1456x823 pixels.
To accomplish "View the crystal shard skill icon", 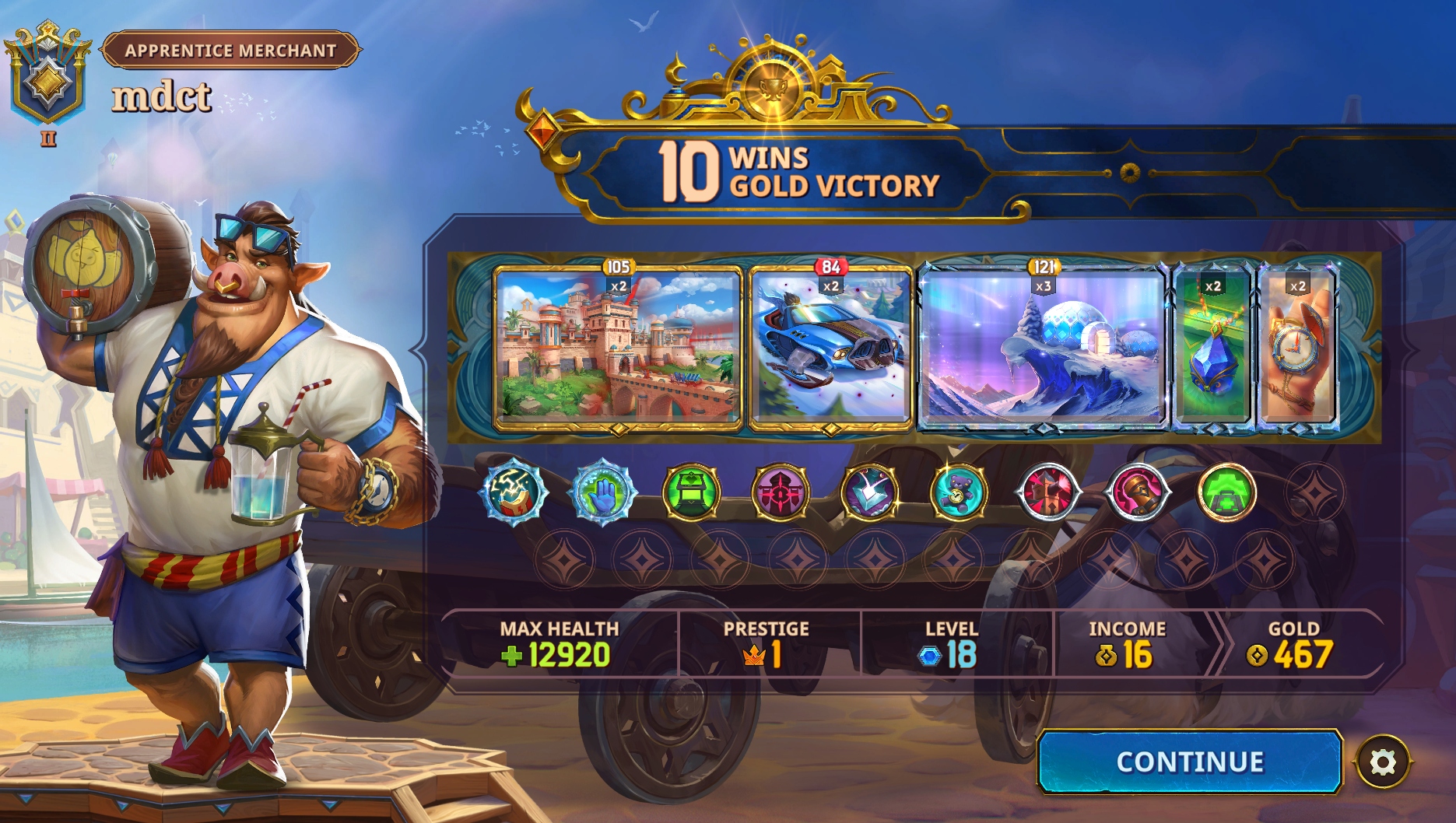I will [x=870, y=492].
